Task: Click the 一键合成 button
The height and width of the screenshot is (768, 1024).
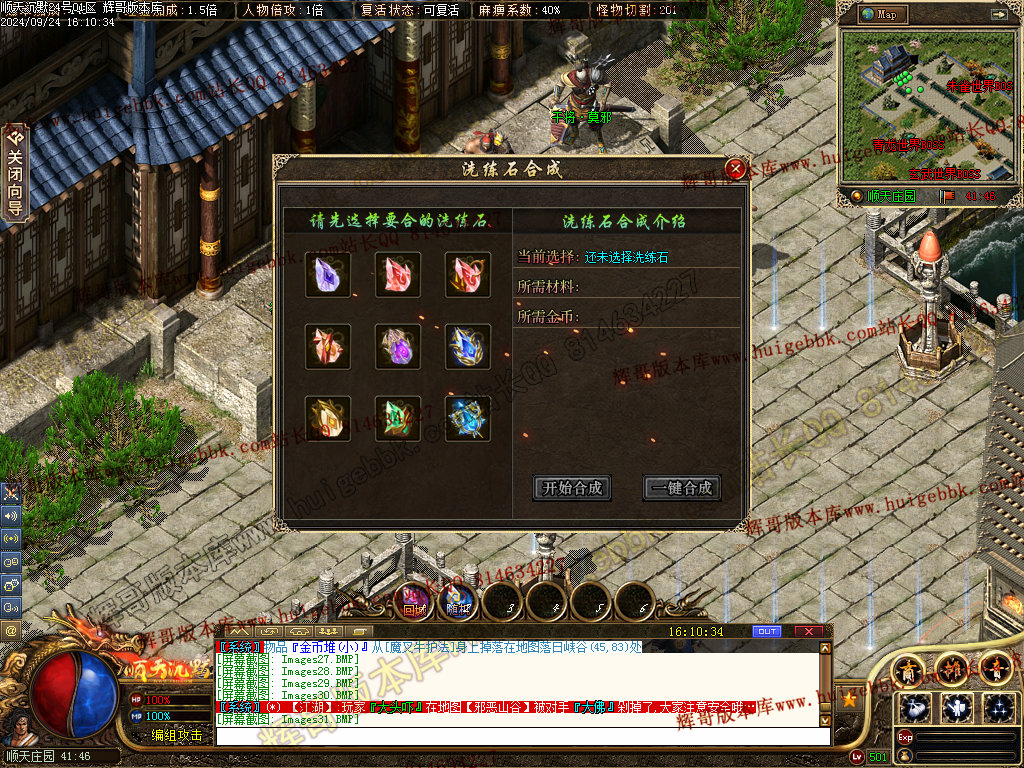Action: (682, 488)
